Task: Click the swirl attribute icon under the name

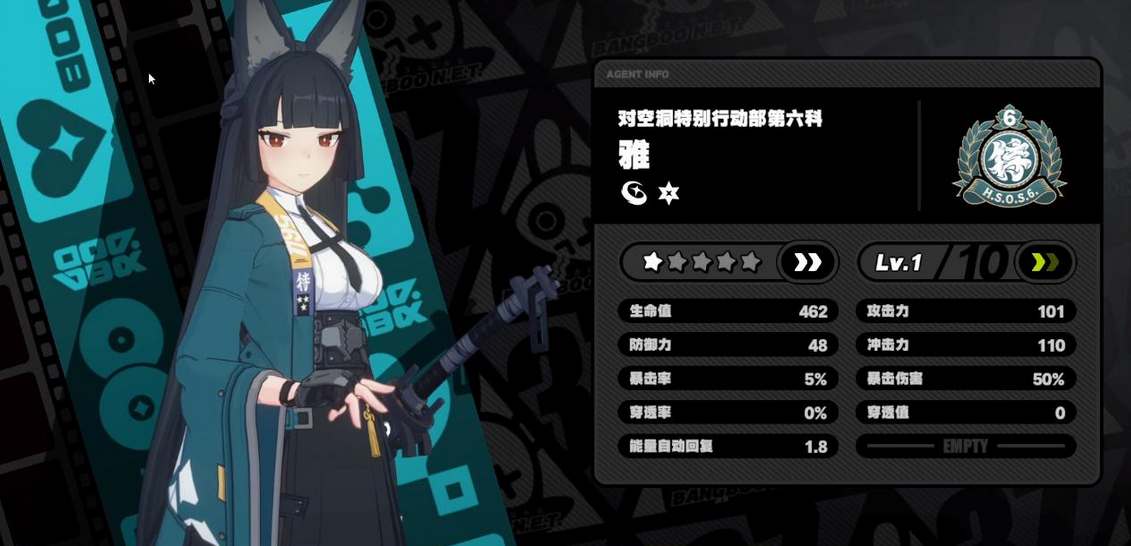Action: tap(633, 193)
